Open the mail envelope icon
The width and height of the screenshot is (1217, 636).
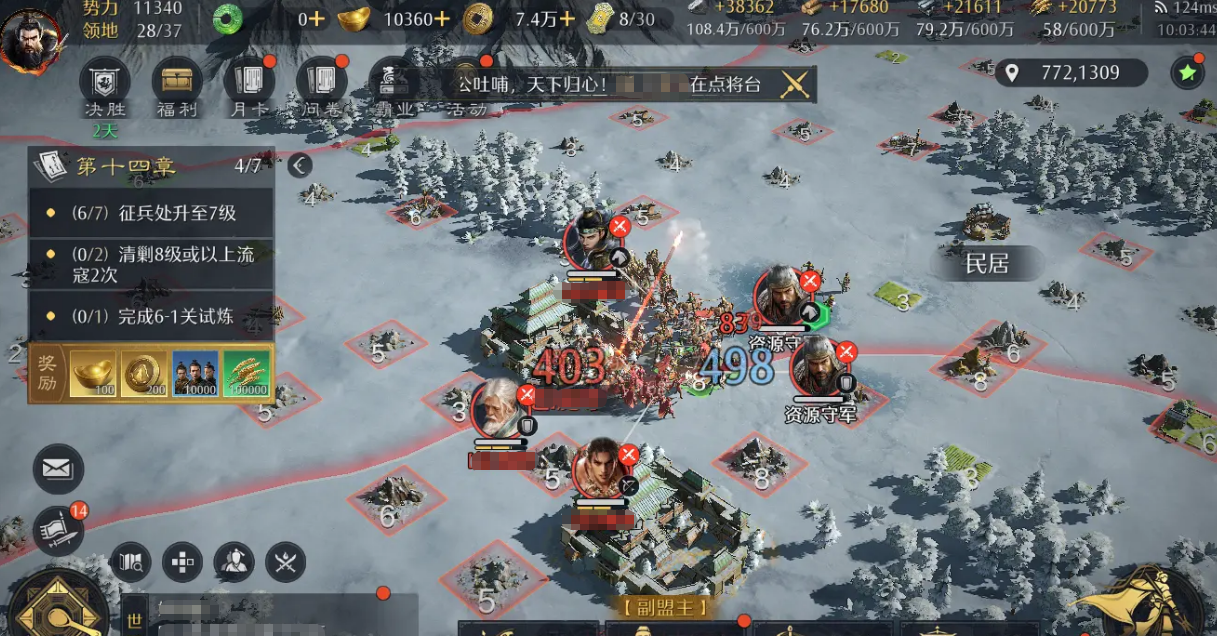click(x=59, y=469)
